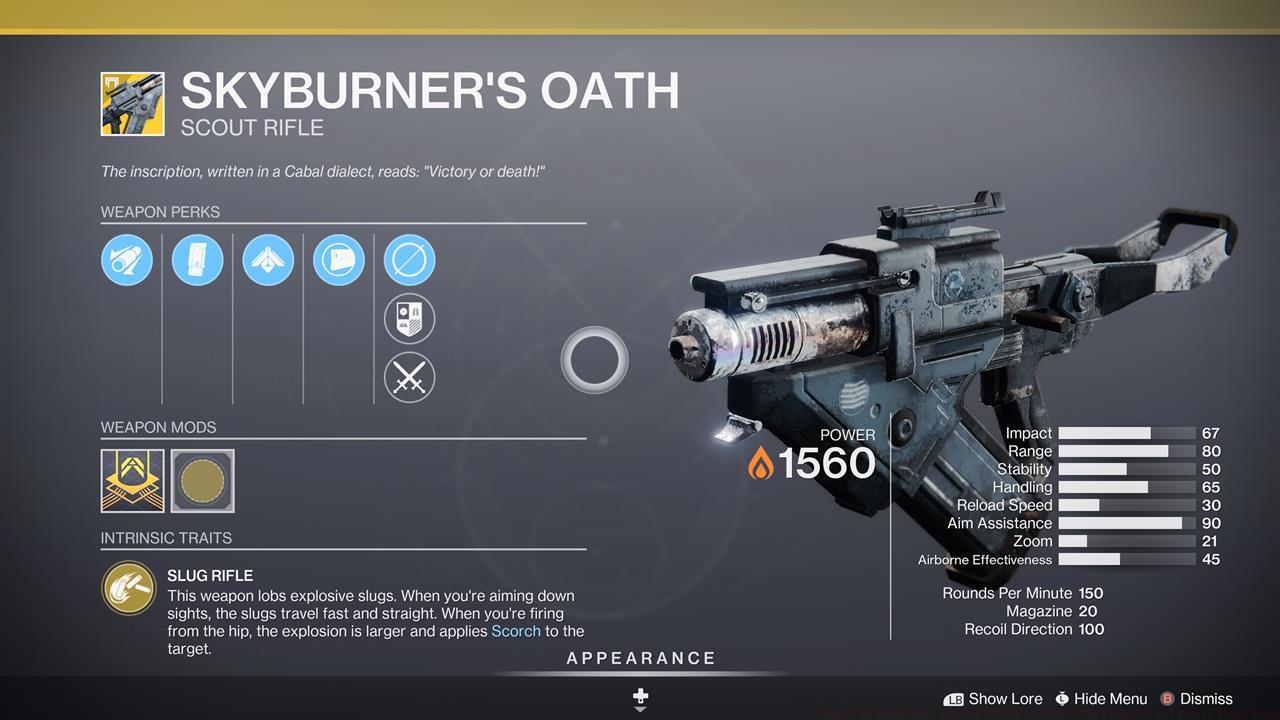Select the stock perk icon
This screenshot has height=720, width=1280.
tap(339, 259)
